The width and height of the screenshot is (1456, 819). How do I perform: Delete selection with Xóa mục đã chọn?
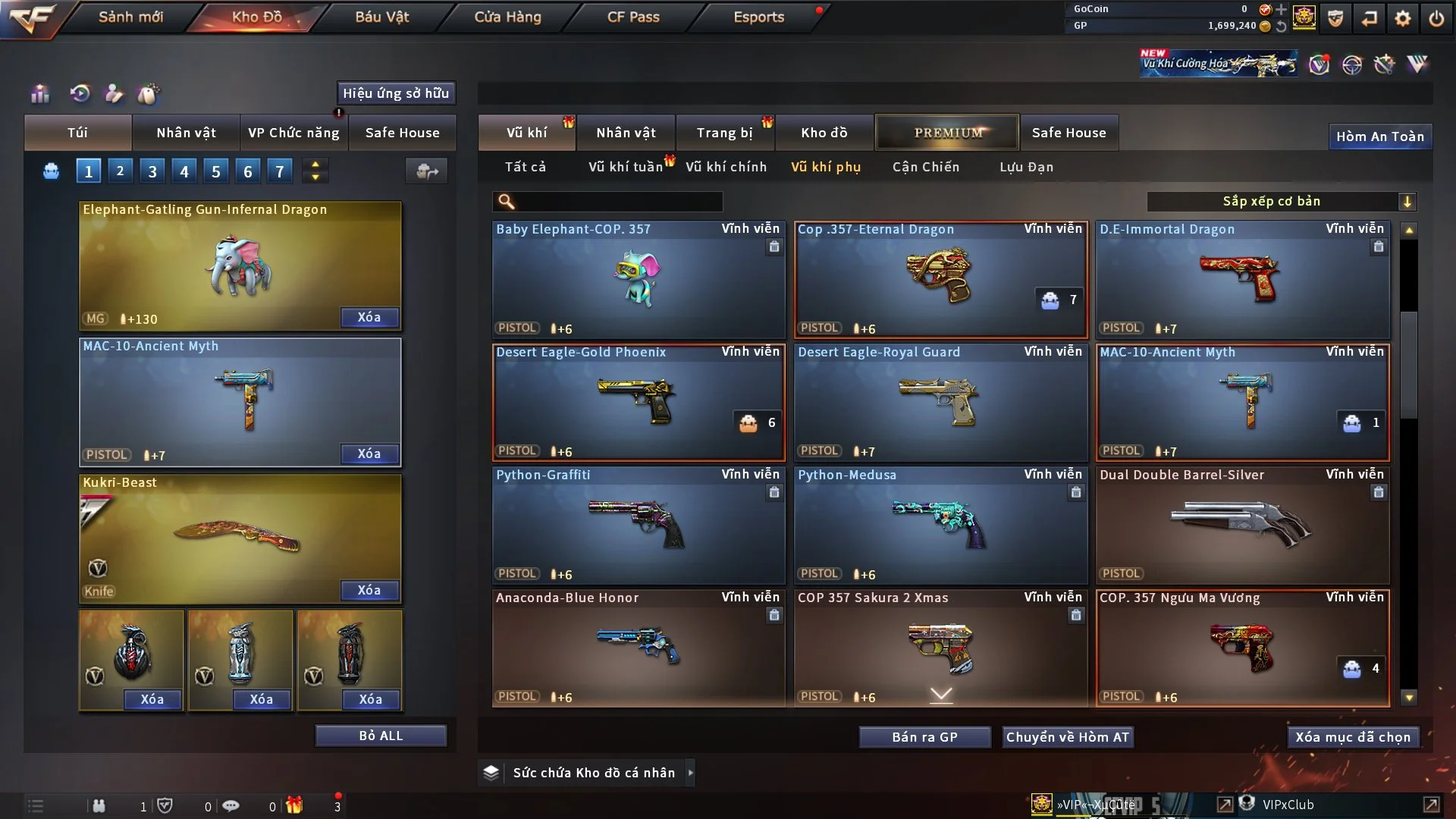[x=1353, y=737]
